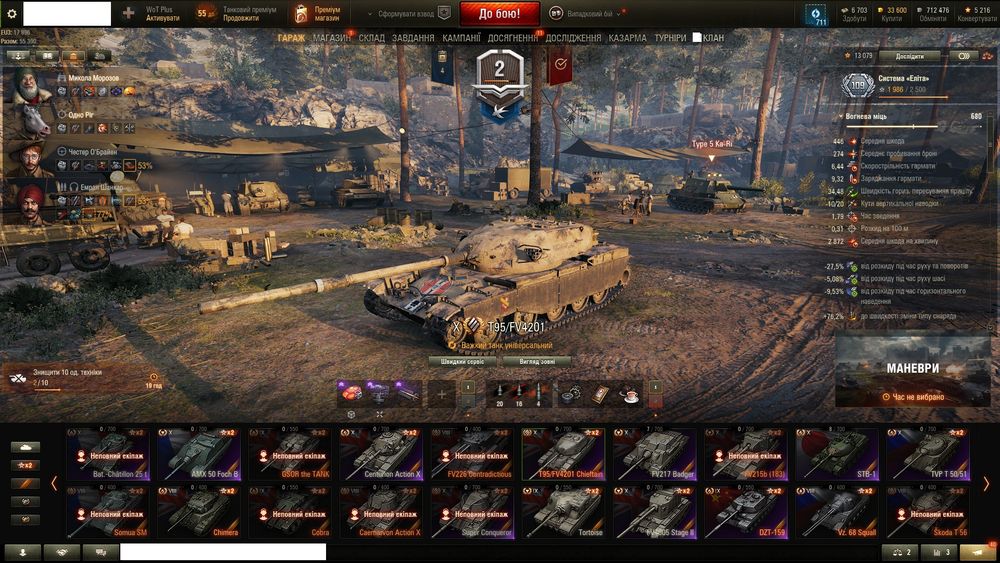
Task: Click the Швидкий сервіс button
Action: (462, 361)
